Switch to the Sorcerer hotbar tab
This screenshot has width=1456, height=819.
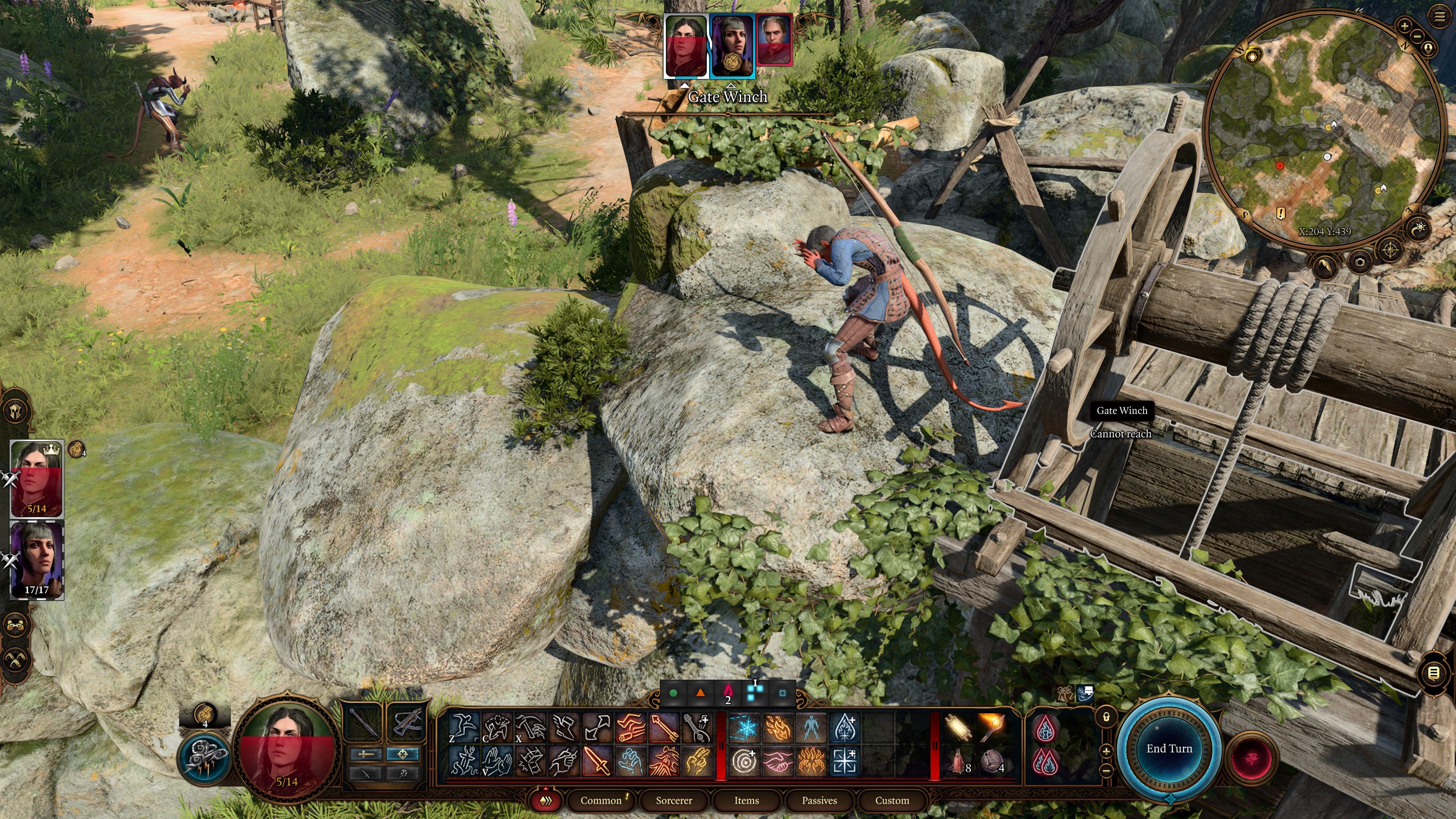tap(674, 801)
